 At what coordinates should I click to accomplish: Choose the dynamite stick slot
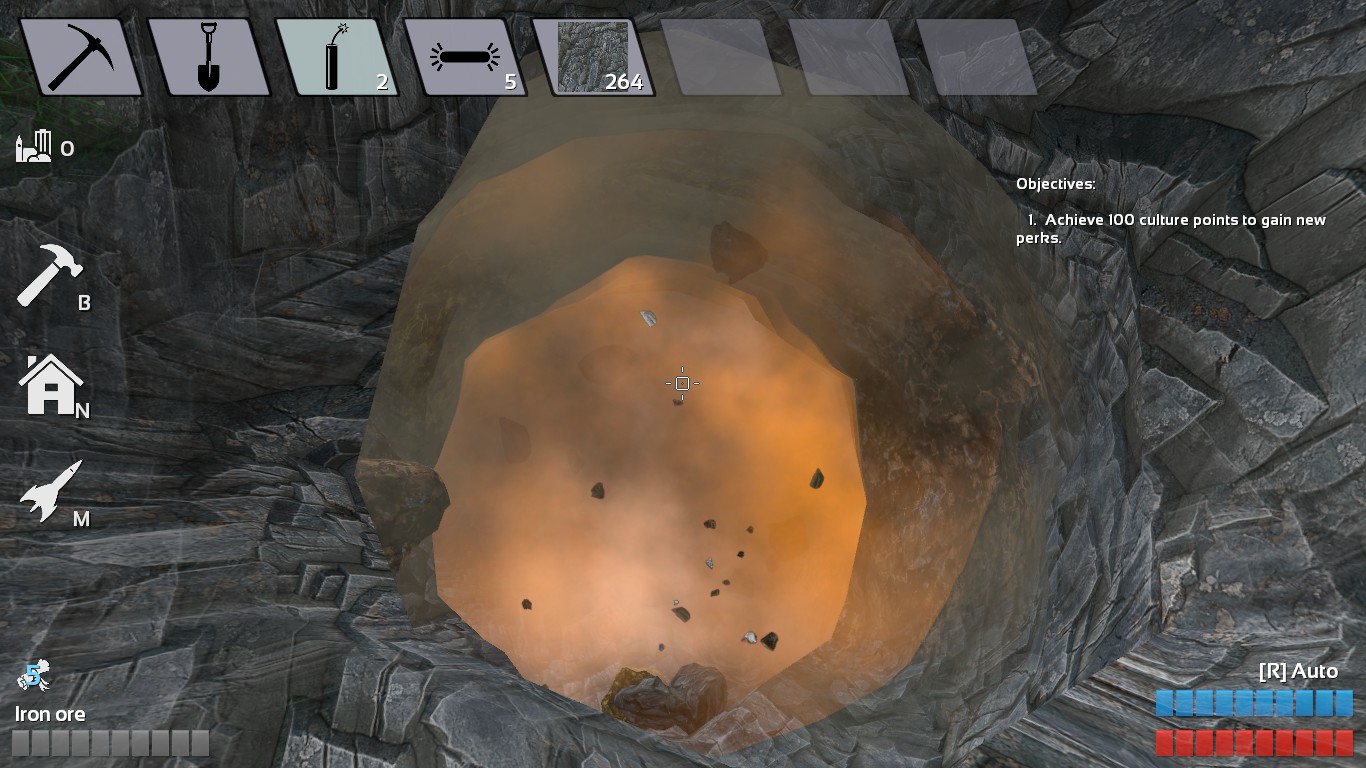click(x=336, y=57)
